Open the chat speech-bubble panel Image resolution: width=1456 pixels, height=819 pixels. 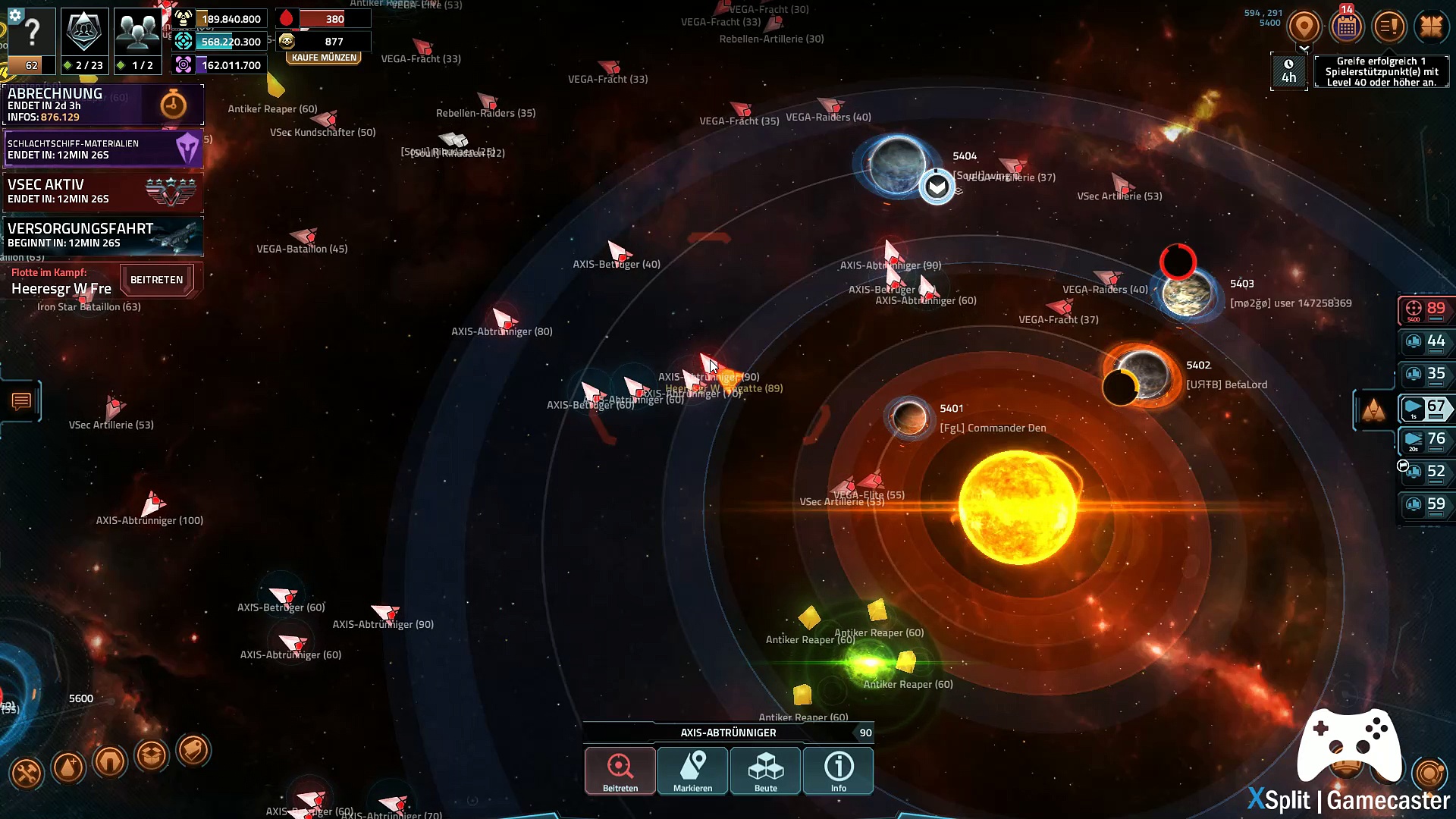point(21,401)
